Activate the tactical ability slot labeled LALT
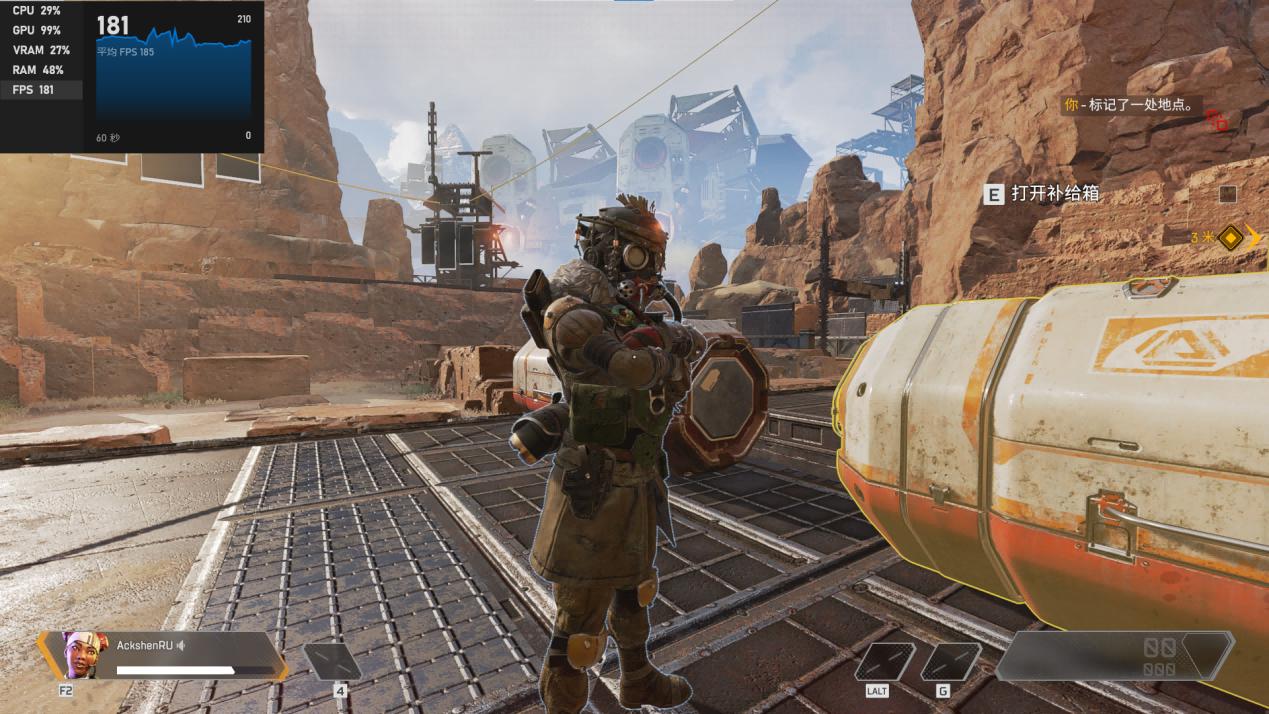Viewport: 1269px width, 714px height. (x=884, y=662)
